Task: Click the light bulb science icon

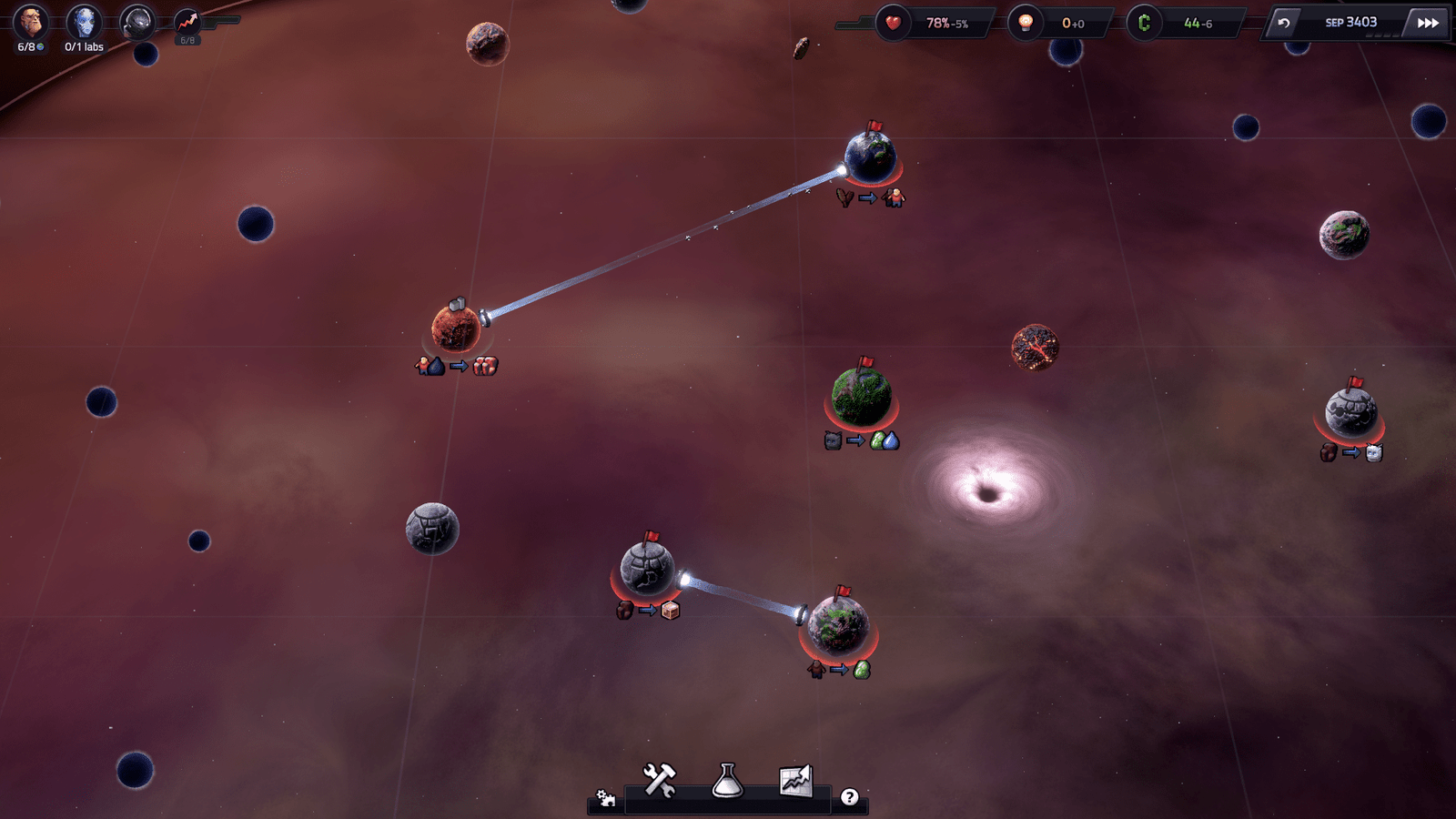Action: [1026, 23]
